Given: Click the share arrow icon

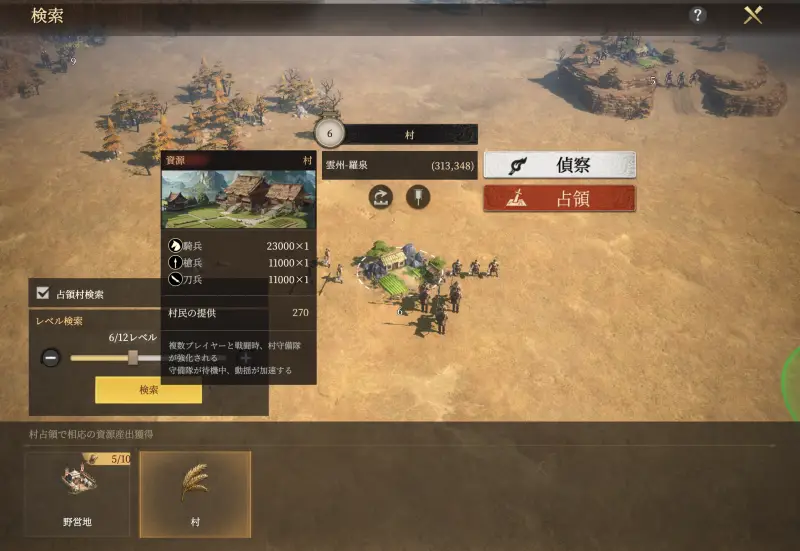Looking at the screenshot, I should tap(381, 197).
